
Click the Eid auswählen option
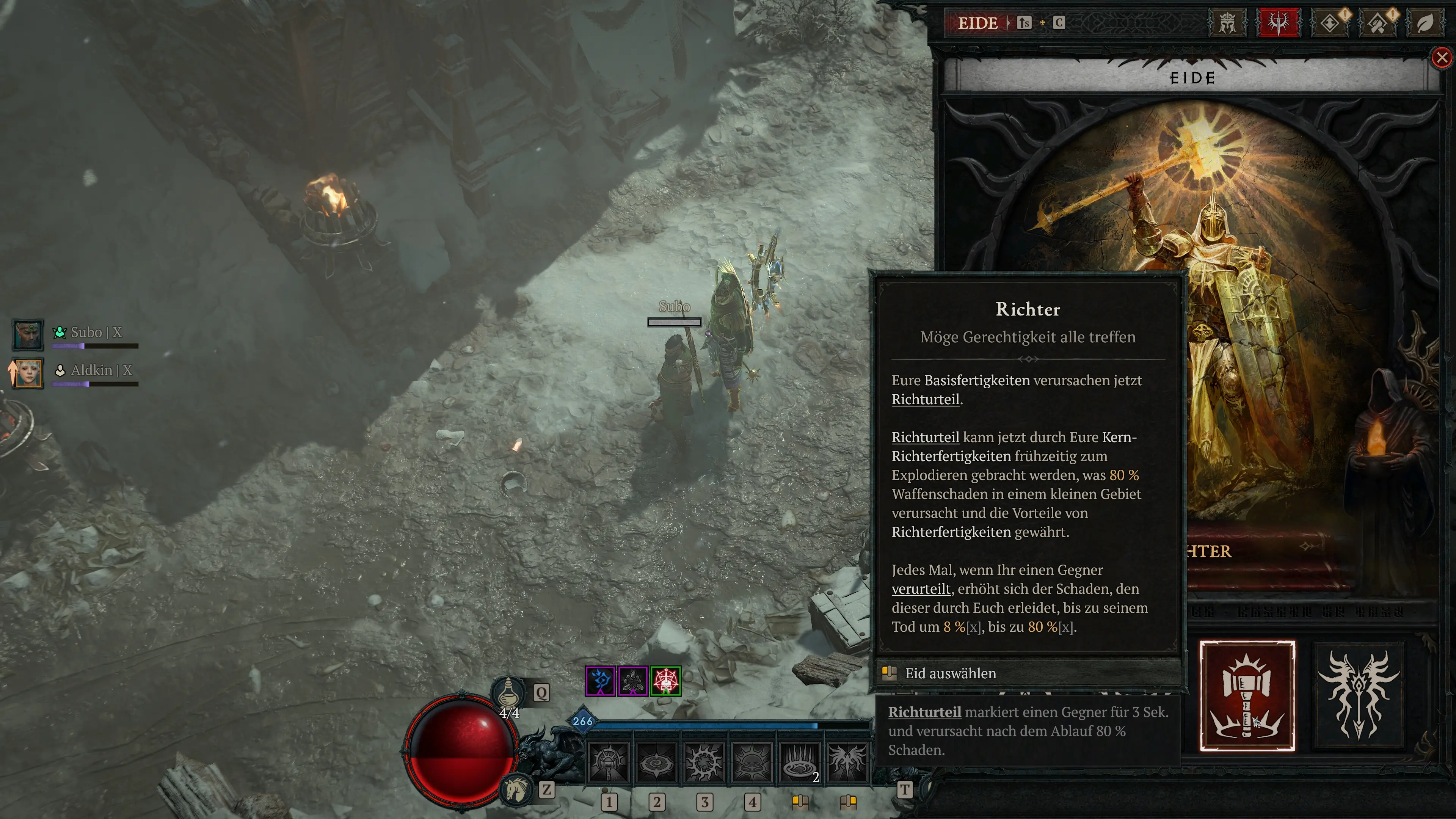click(950, 673)
